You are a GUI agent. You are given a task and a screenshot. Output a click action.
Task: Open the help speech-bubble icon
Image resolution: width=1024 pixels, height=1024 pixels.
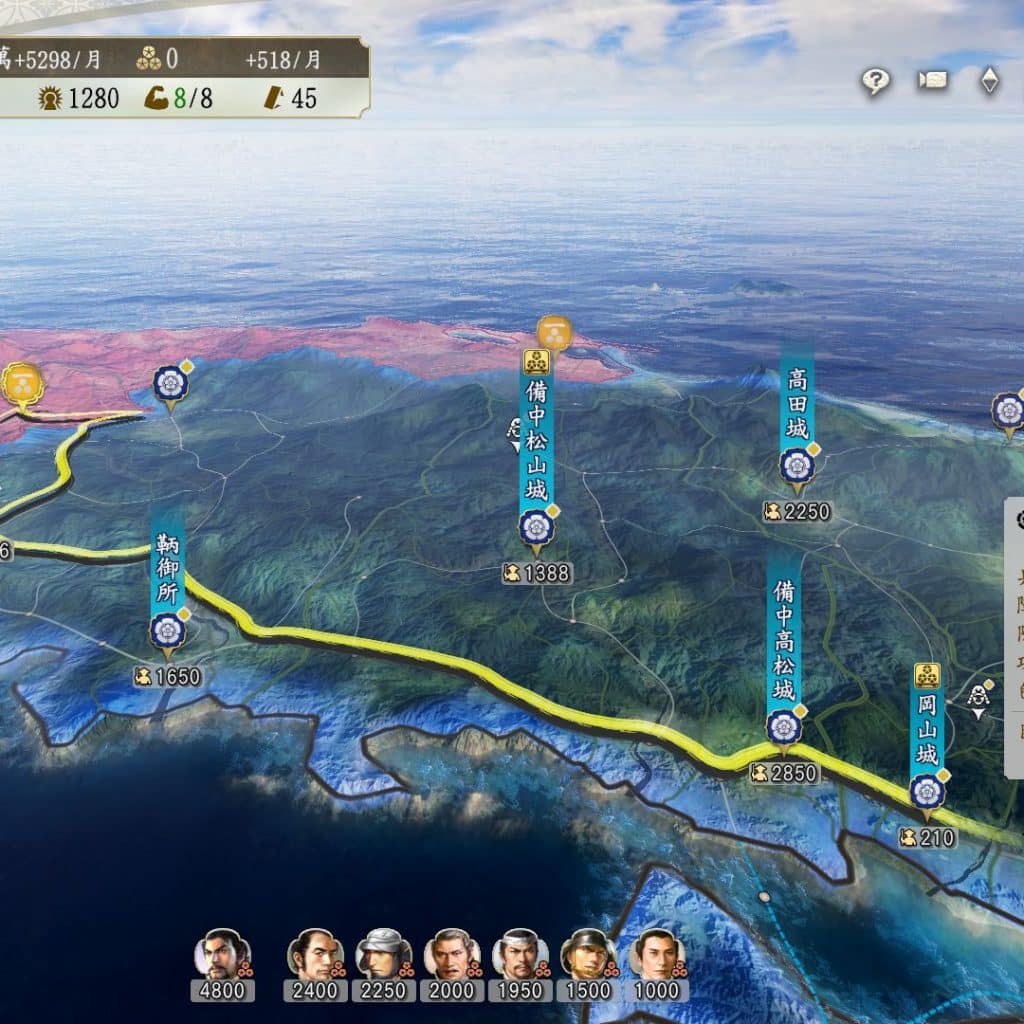click(876, 82)
